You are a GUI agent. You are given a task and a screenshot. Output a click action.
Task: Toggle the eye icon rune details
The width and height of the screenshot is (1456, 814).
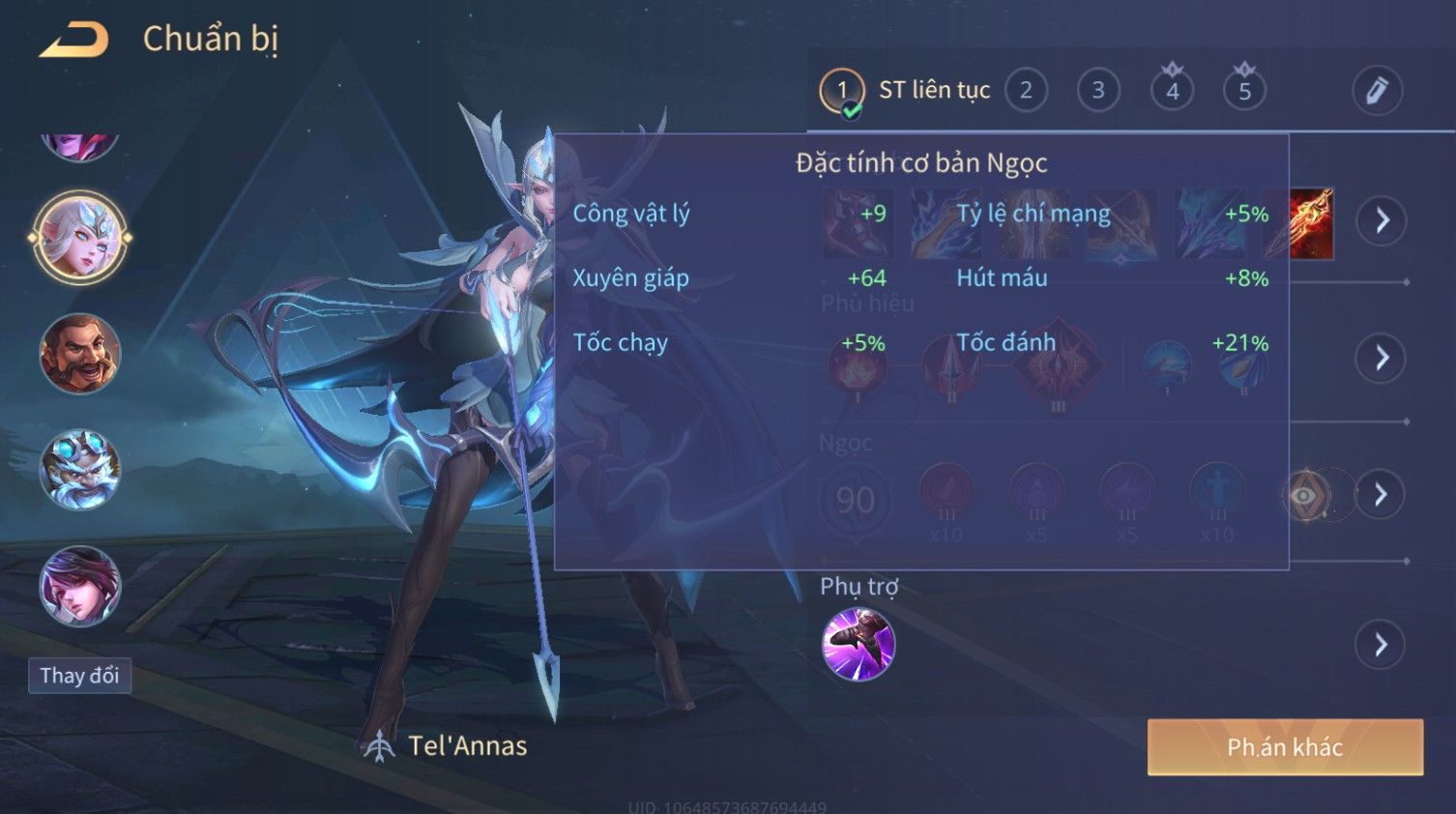1305,496
